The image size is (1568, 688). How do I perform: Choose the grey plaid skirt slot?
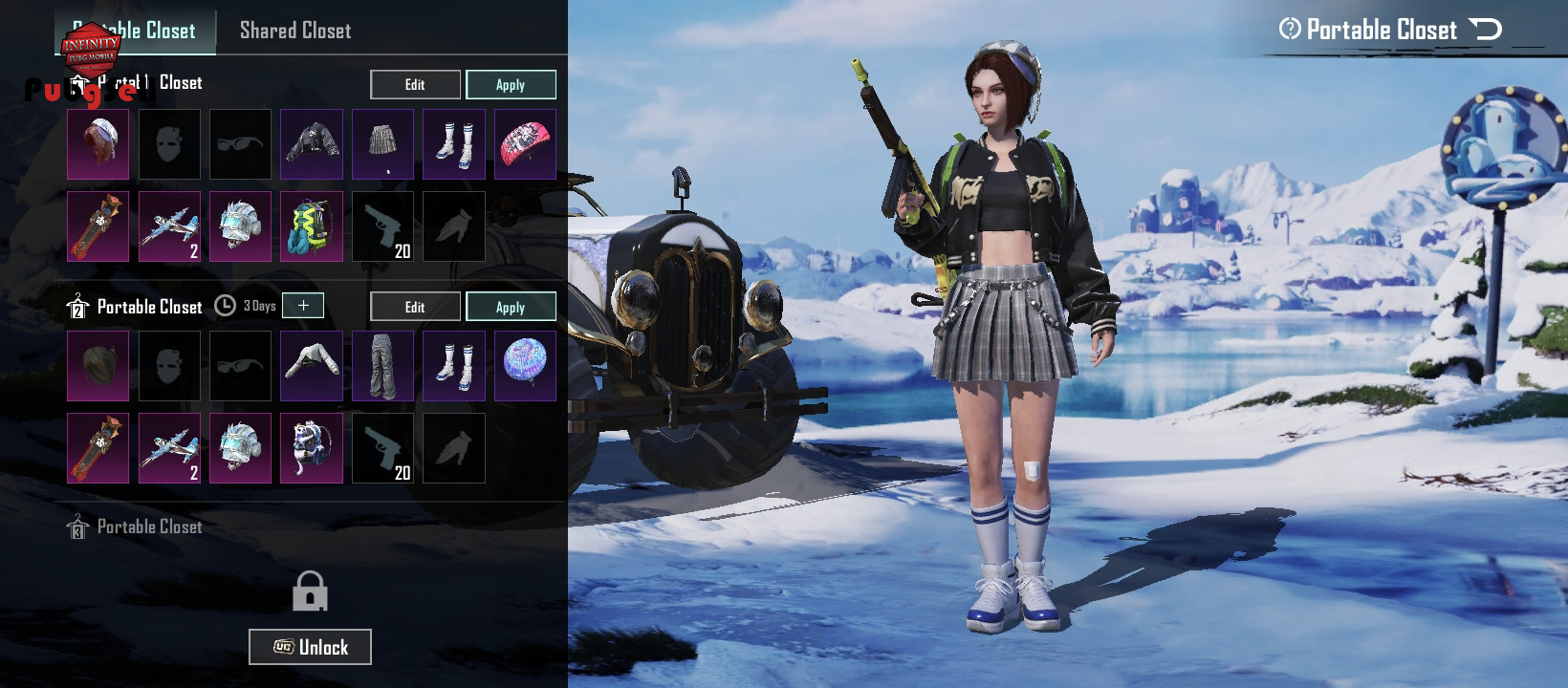coord(382,144)
